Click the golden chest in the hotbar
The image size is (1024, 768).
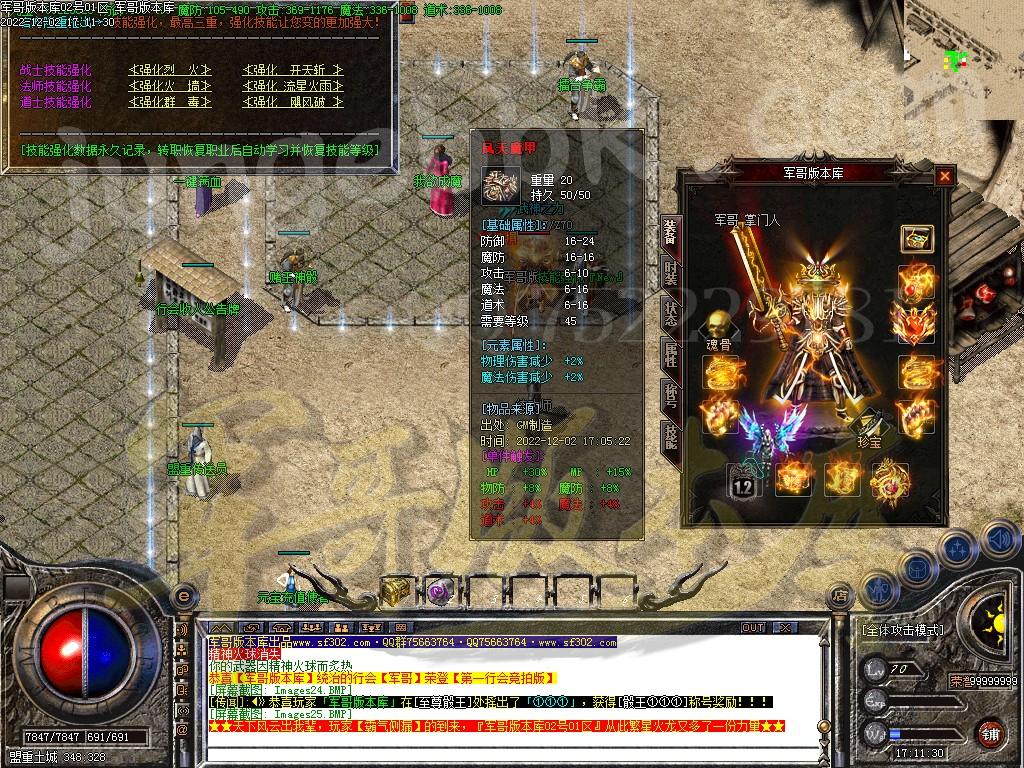[x=396, y=591]
